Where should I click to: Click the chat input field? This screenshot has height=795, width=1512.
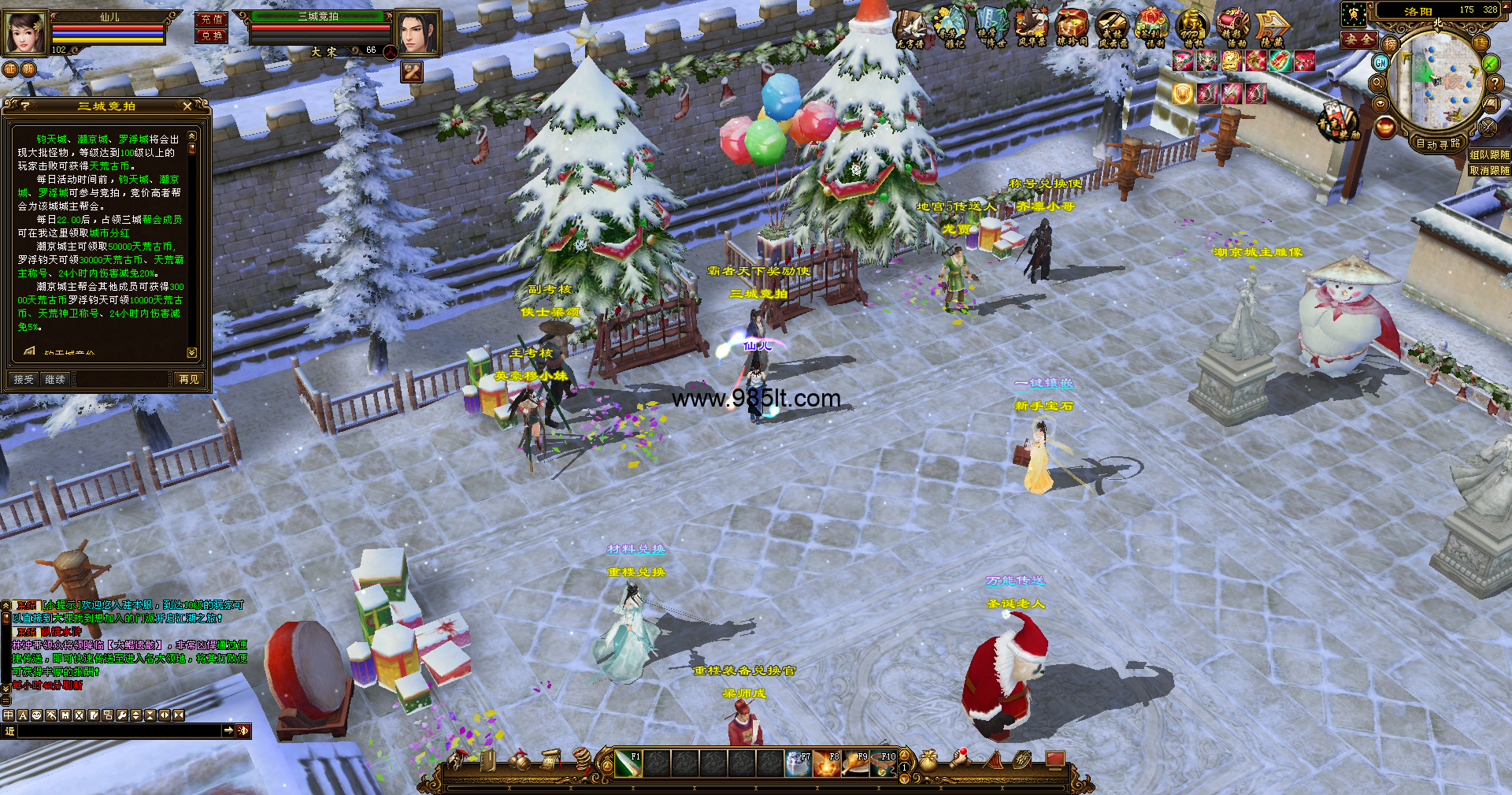tap(118, 731)
